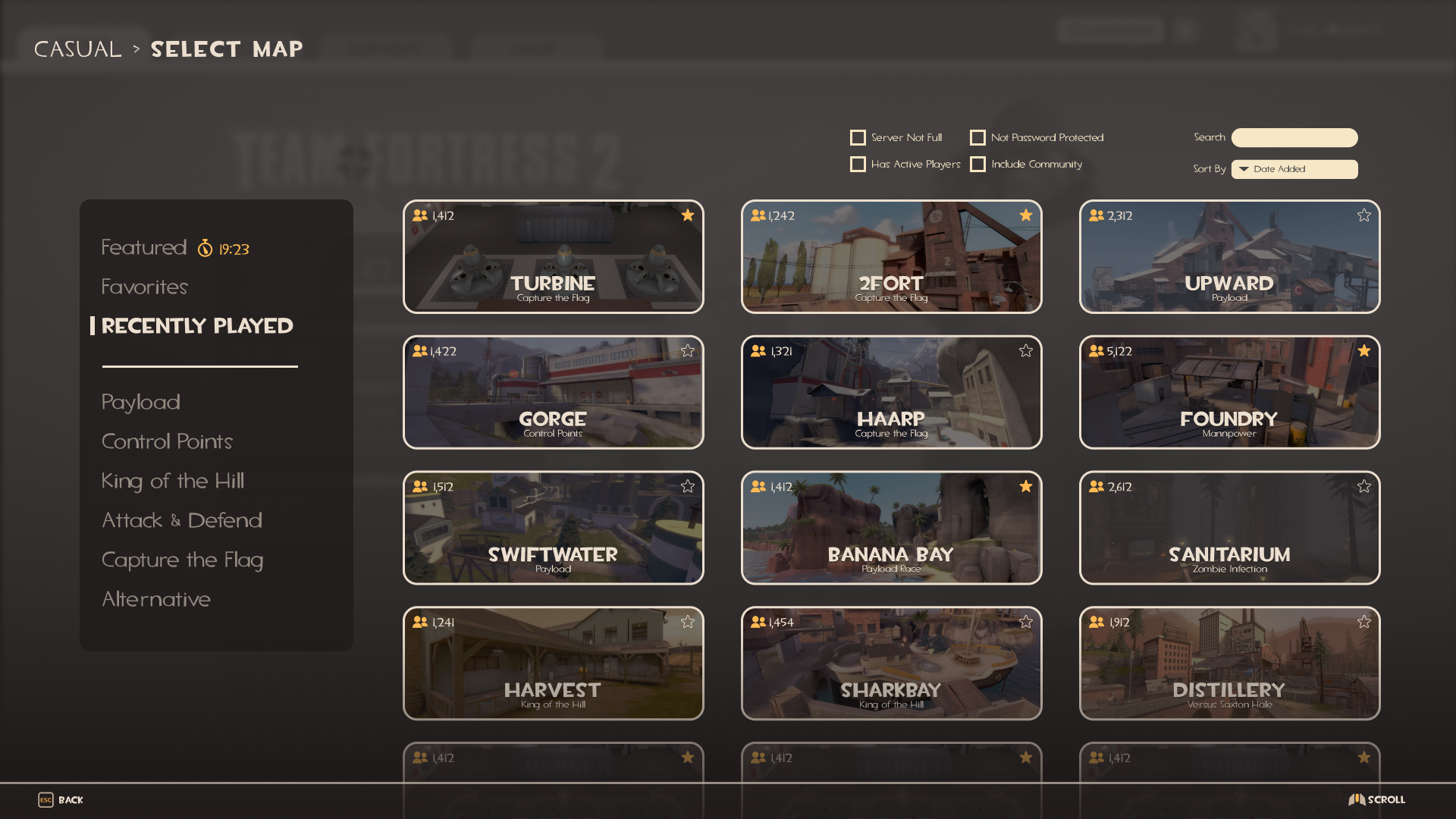
Task: Favorite the Sanitarium map
Action: 1363,486
